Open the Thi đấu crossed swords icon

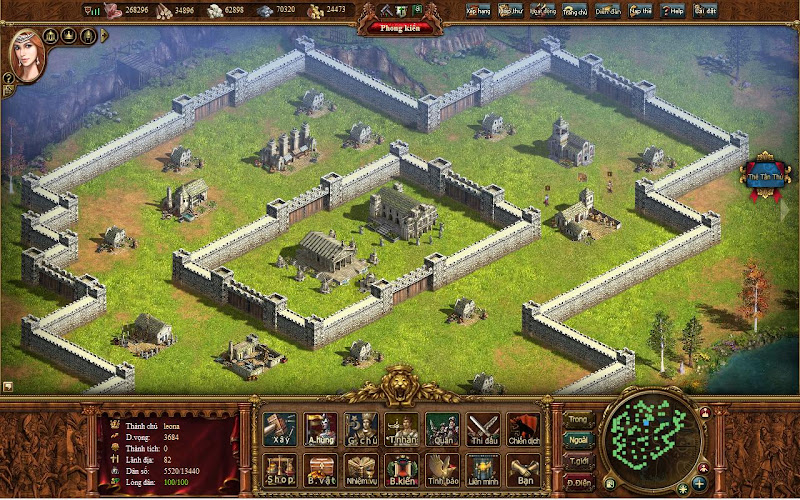[x=483, y=429]
